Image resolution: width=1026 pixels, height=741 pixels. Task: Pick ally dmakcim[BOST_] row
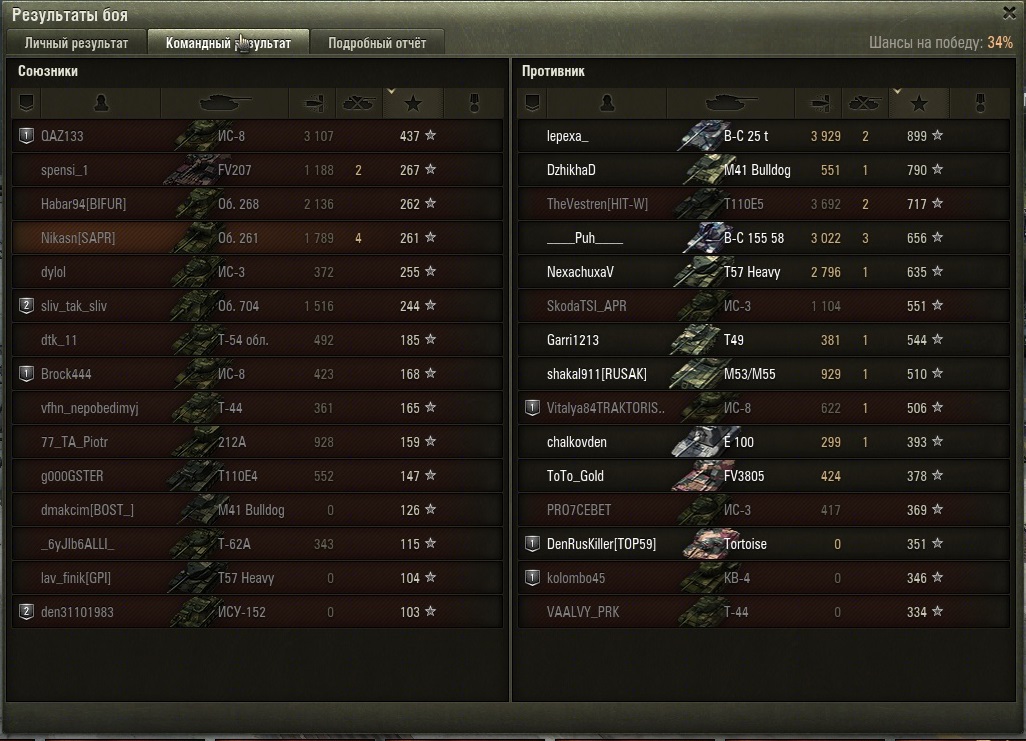click(87, 510)
